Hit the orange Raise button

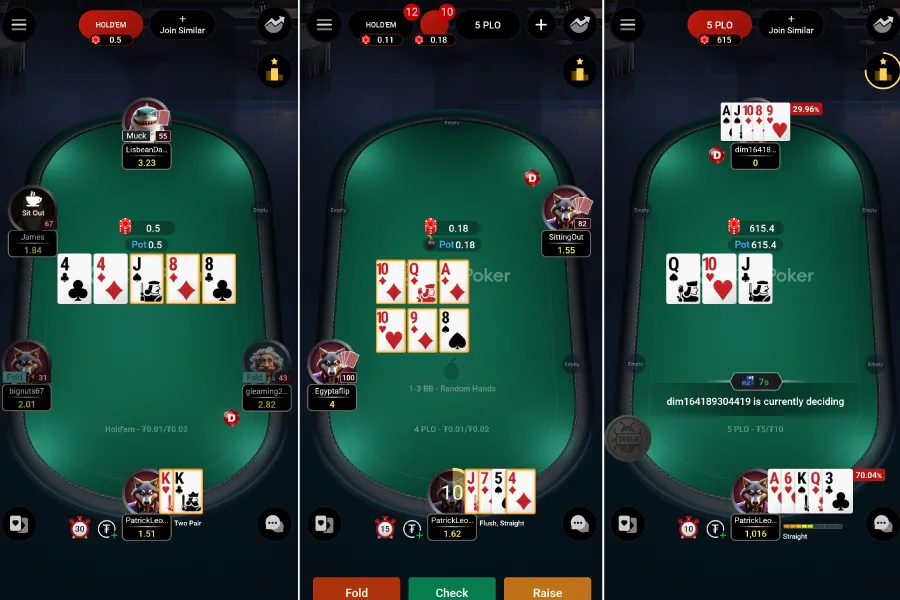pyautogui.click(x=547, y=591)
